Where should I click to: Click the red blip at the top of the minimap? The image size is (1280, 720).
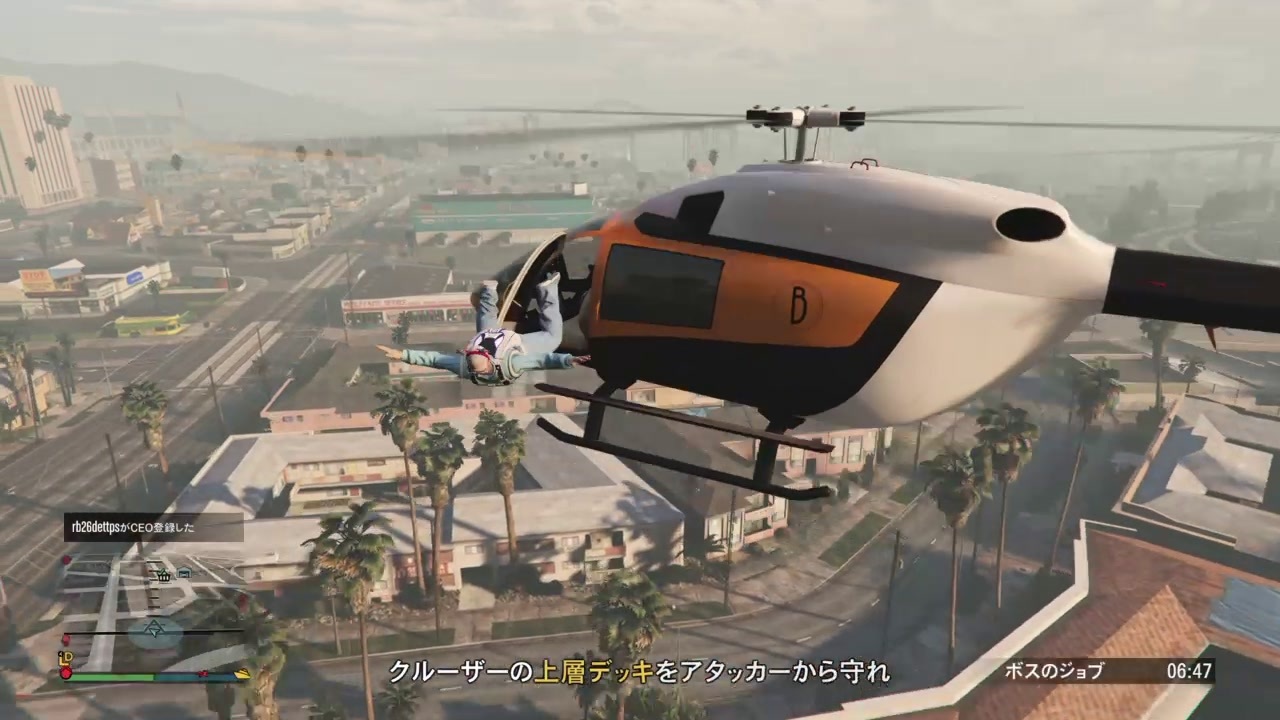coord(65,559)
